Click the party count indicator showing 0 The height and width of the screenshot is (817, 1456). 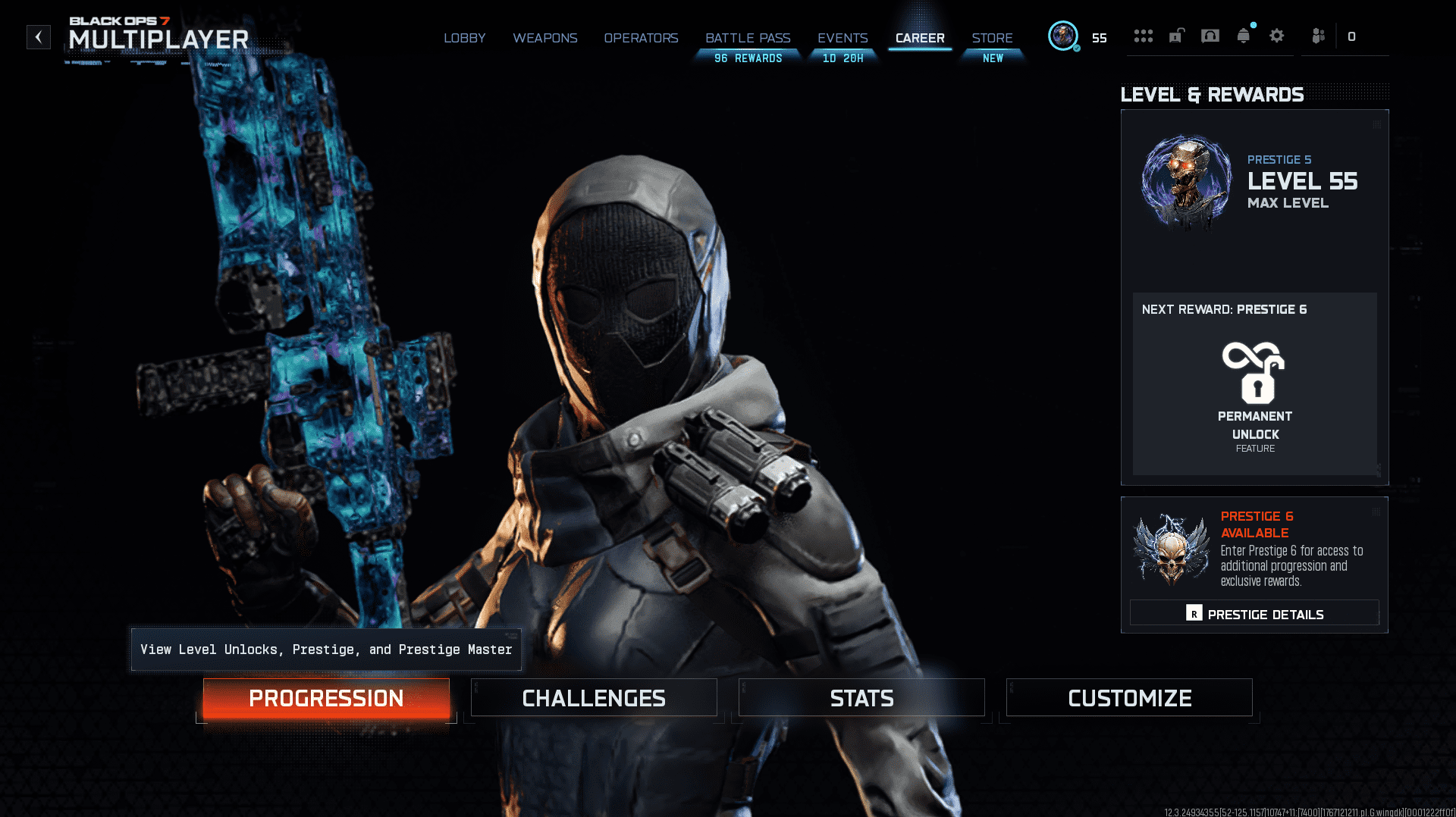coord(1353,36)
